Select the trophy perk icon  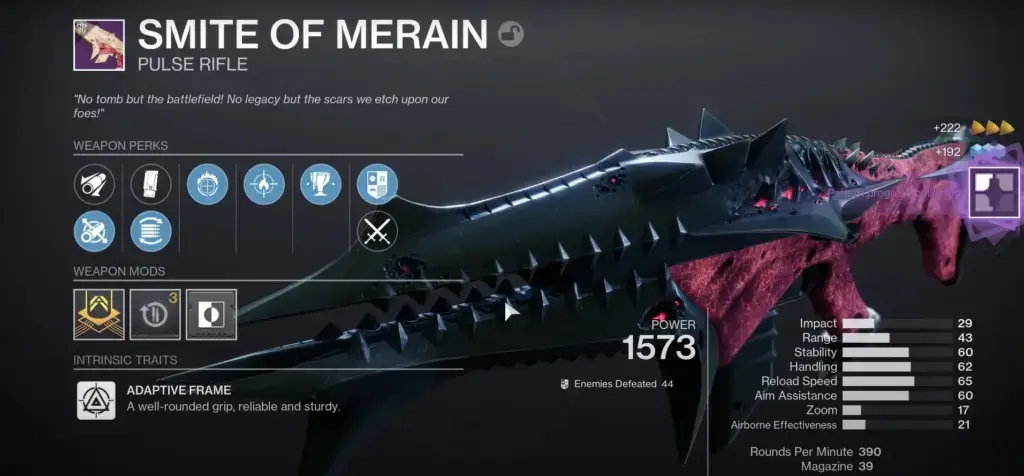321,184
